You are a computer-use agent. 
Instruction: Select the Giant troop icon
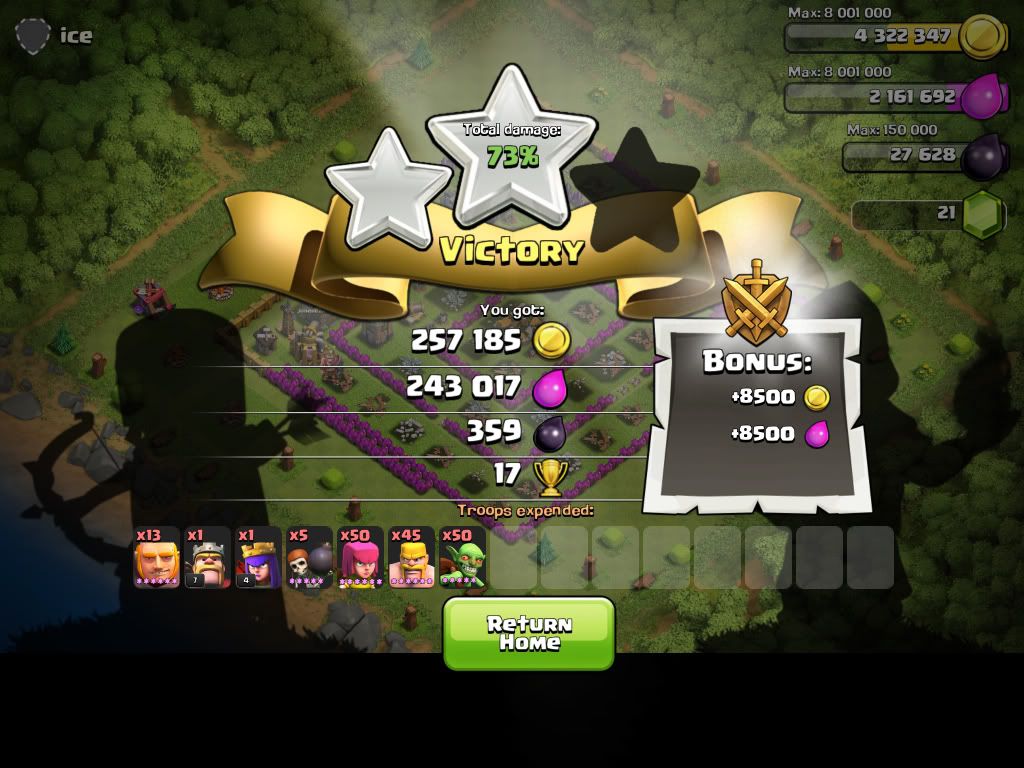[157, 558]
